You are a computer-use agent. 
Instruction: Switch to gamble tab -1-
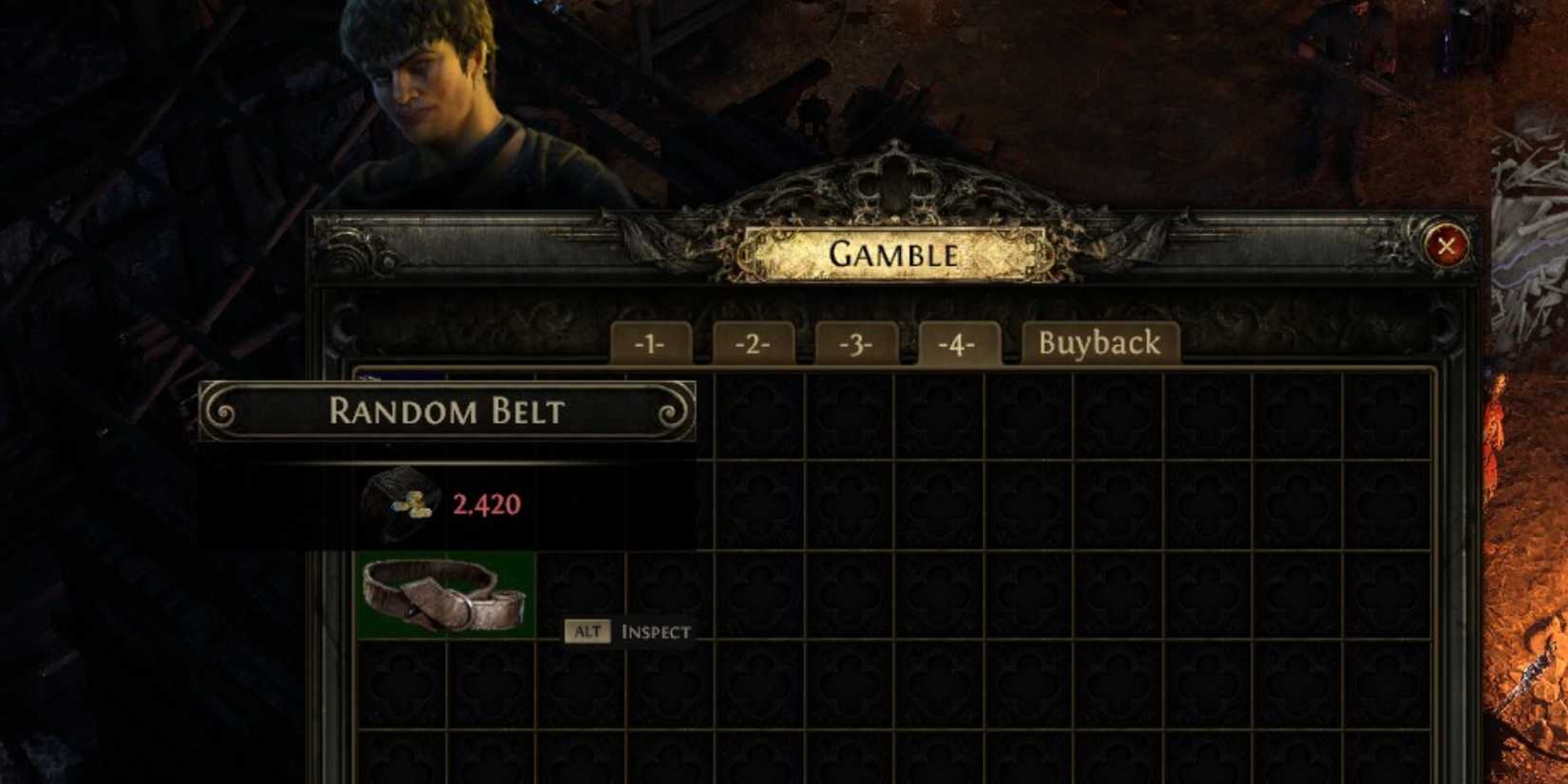[x=652, y=344]
